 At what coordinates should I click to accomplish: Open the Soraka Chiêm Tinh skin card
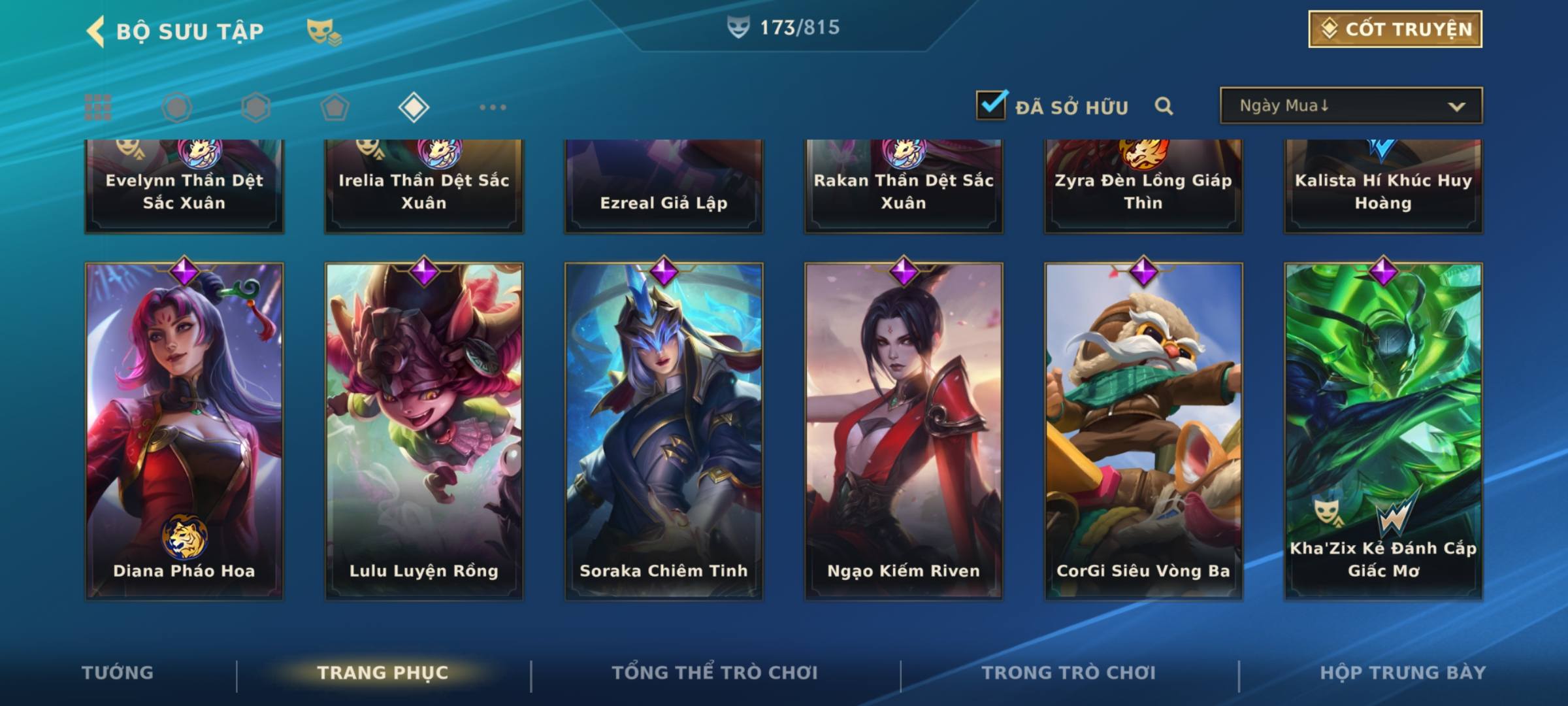click(x=664, y=431)
